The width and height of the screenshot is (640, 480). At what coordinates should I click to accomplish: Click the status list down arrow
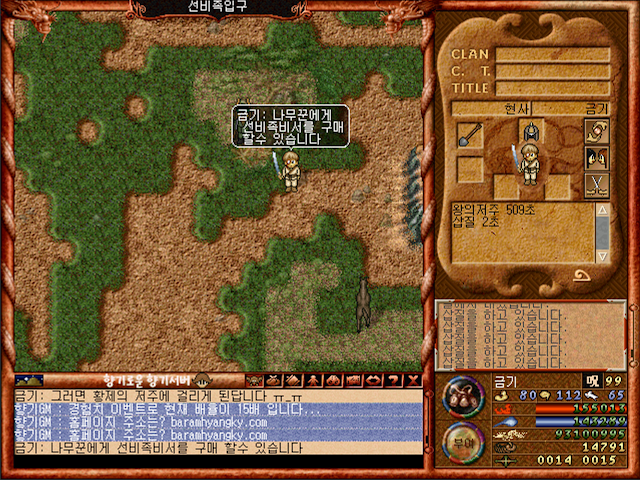(x=602, y=256)
